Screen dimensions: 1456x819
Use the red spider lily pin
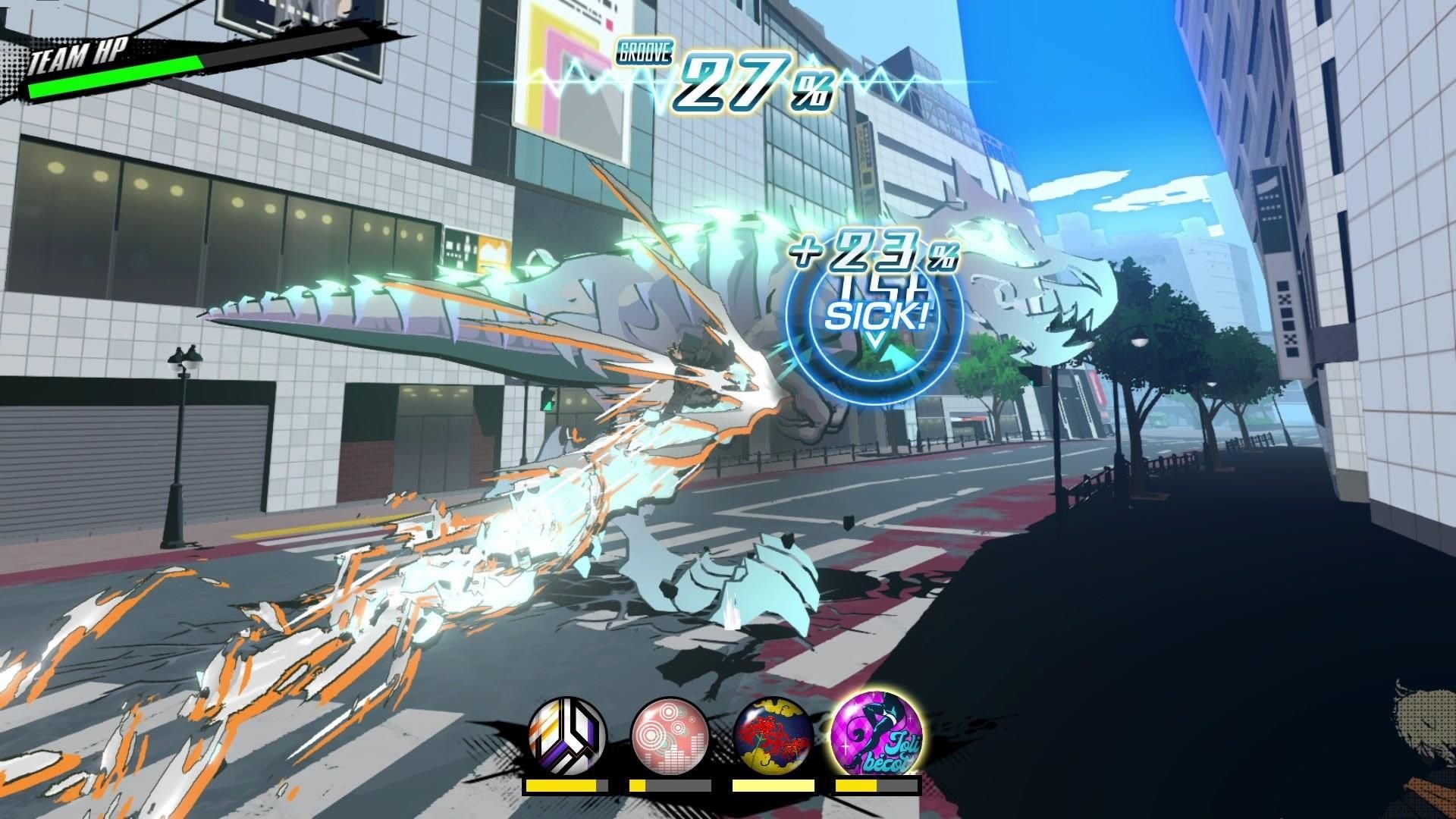[x=773, y=737]
